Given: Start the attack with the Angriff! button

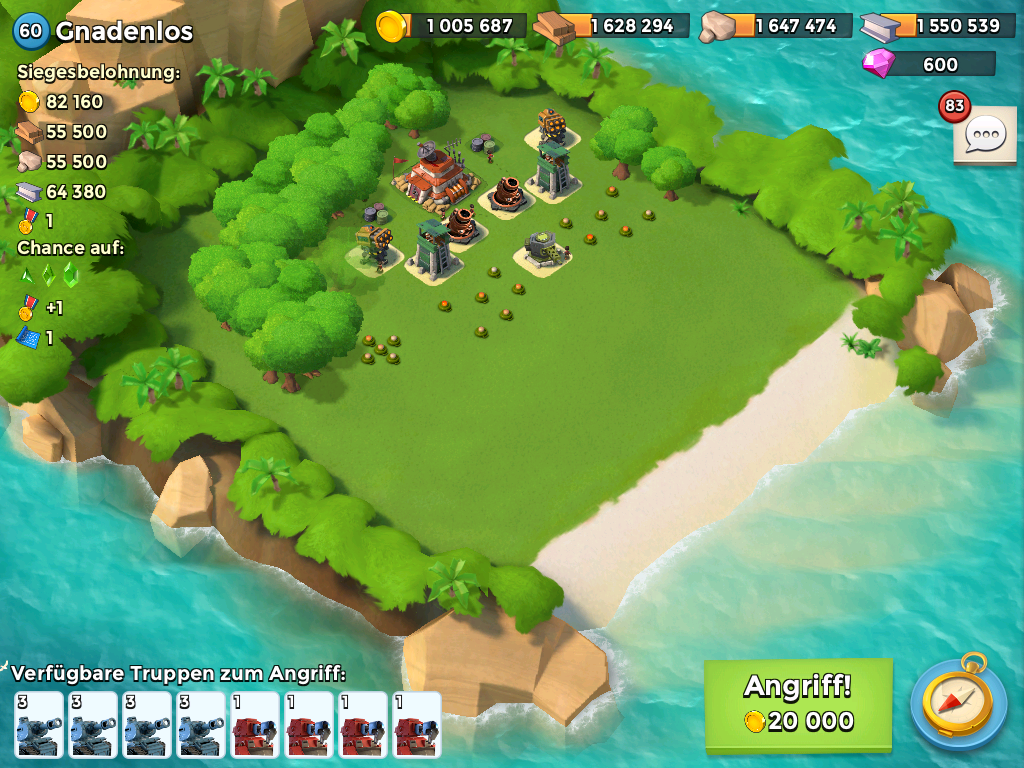Looking at the screenshot, I should pyautogui.click(x=798, y=704).
